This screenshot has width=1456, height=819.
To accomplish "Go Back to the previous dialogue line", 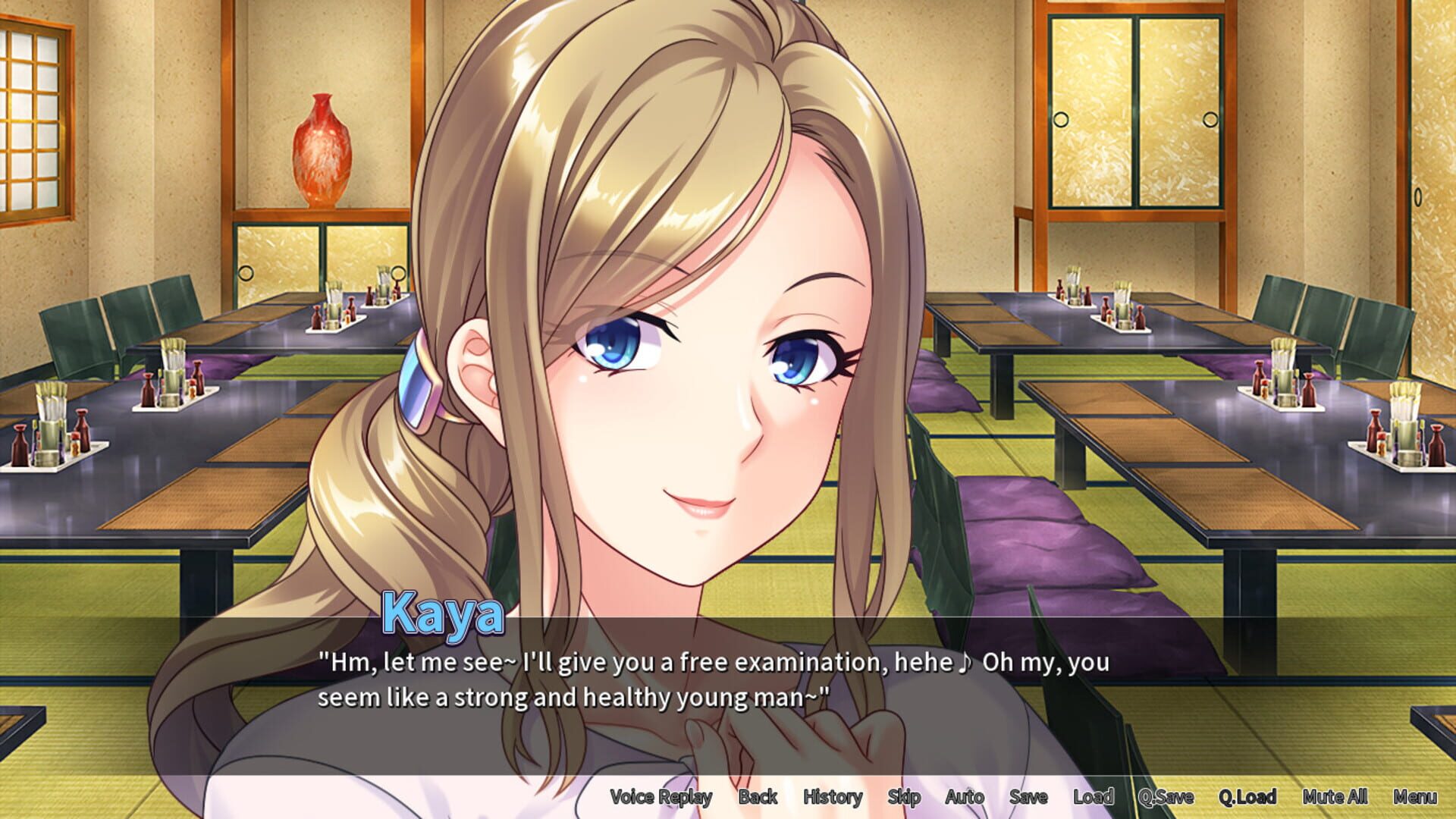I will 756,797.
